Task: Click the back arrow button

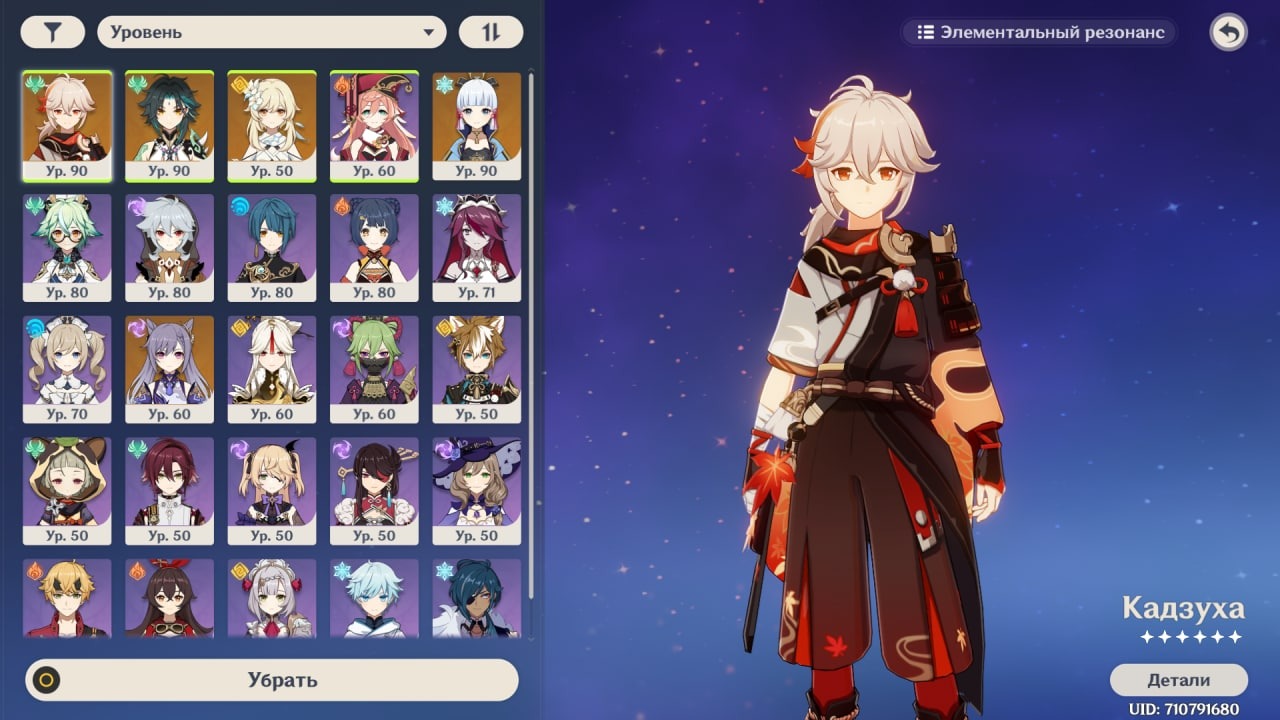Action: 1228,32
